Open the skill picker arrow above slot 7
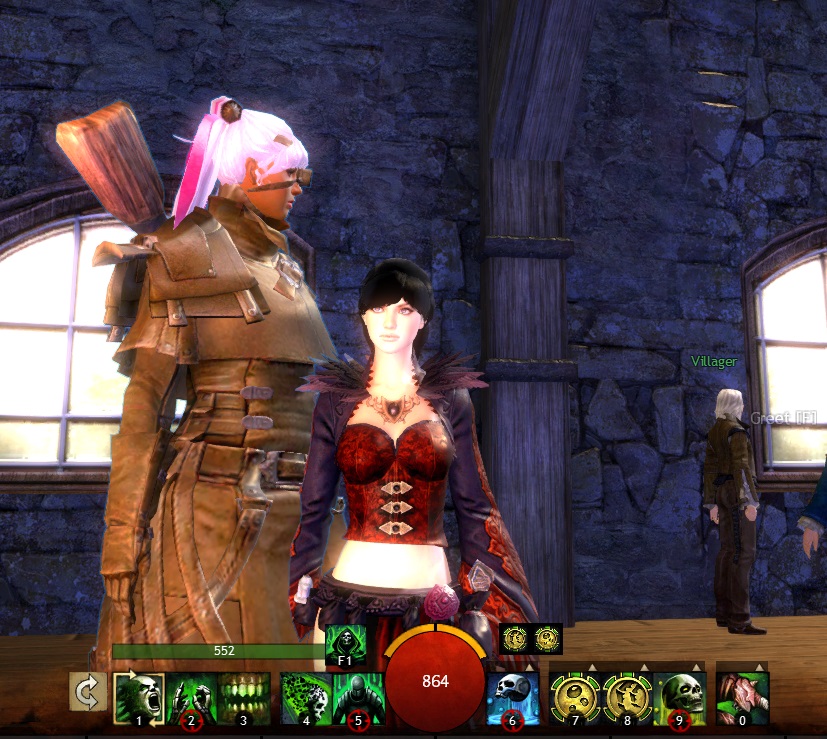This screenshot has width=827, height=739. pos(593,666)
